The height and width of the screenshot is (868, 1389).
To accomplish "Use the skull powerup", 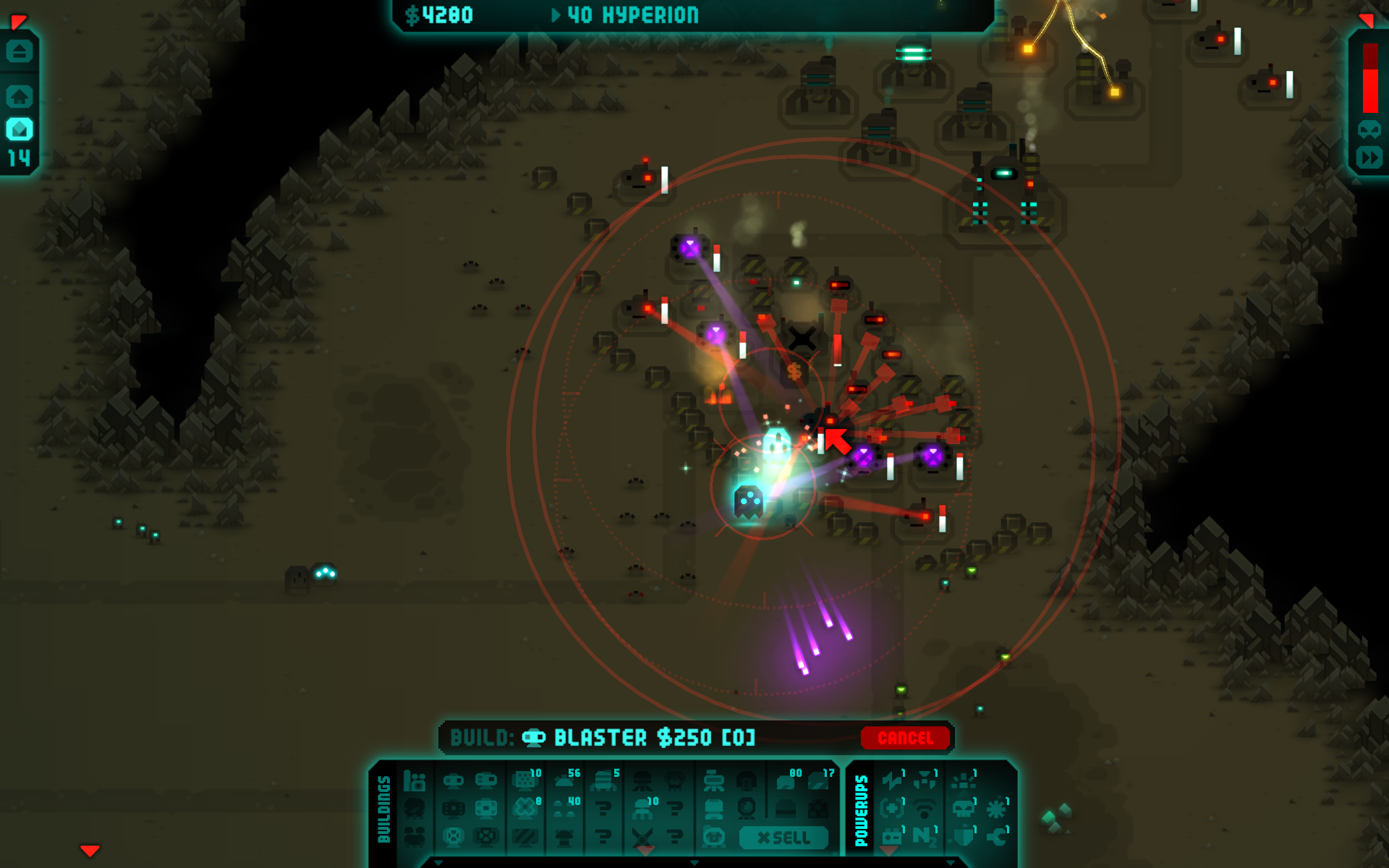I will (964, 808).
